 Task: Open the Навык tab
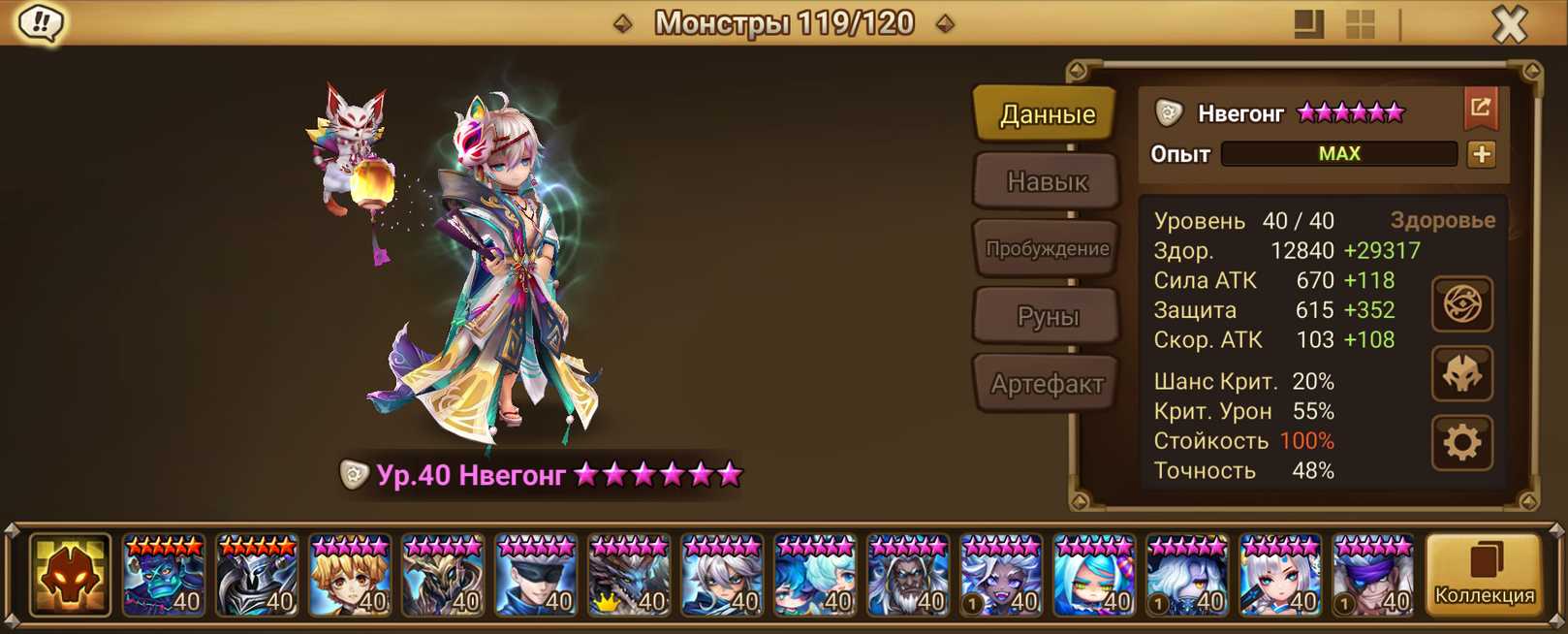(1047, 181)
